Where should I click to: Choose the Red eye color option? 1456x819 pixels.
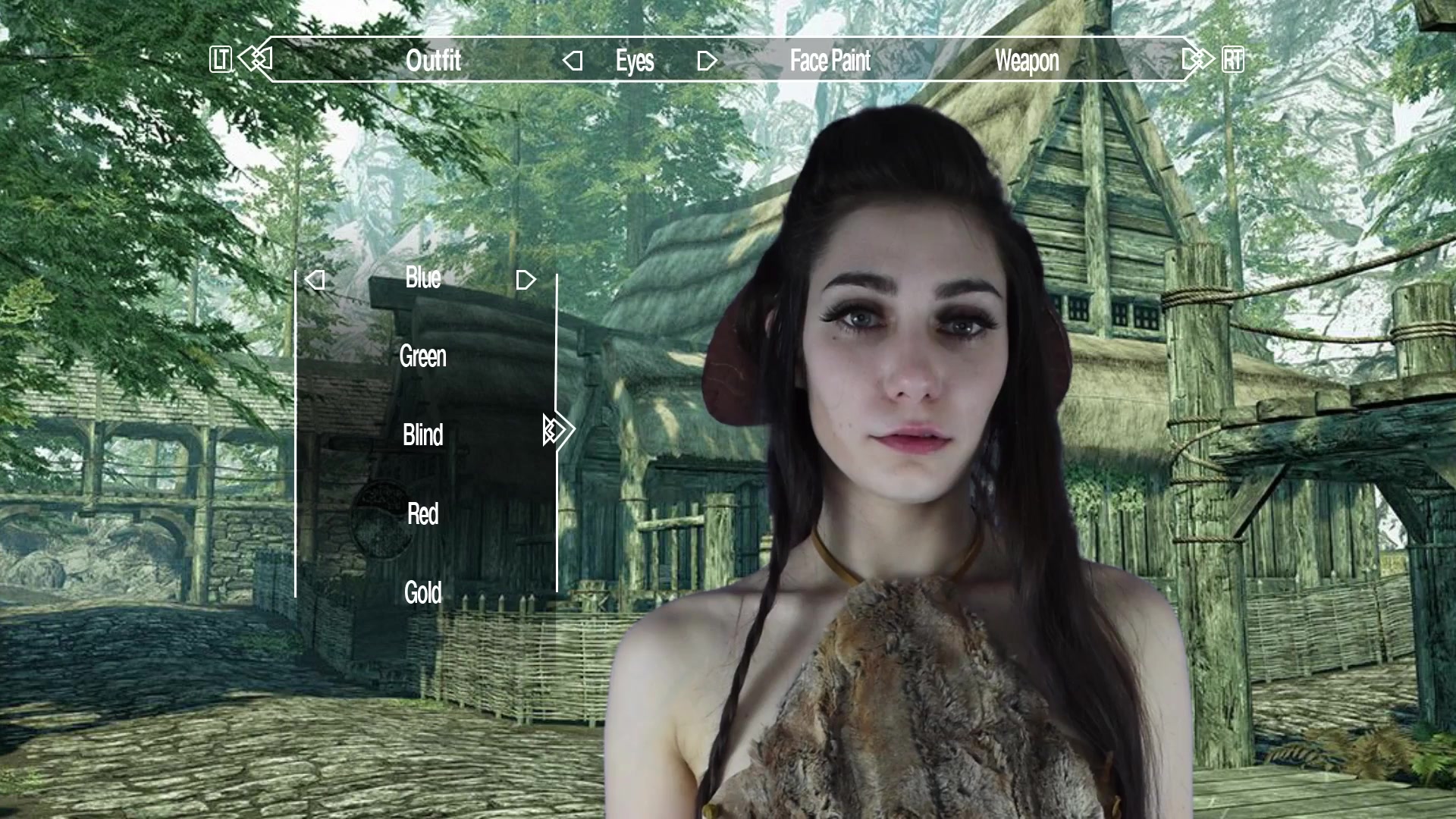(x=422, y=513)
